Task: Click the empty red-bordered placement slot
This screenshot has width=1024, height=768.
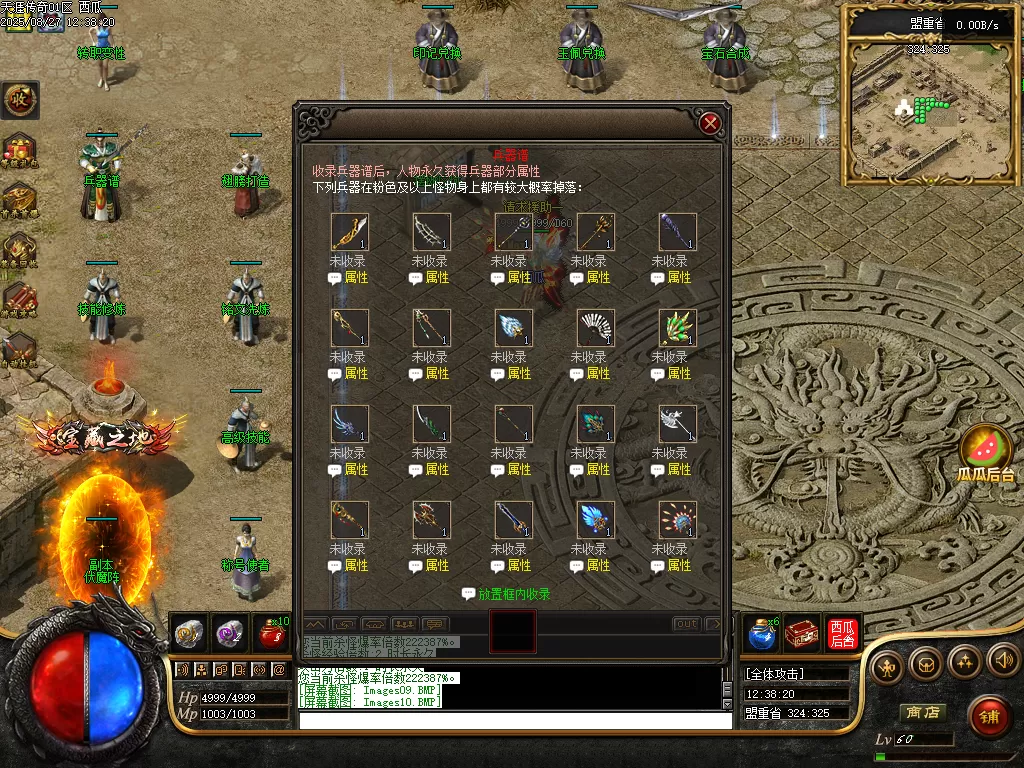Action: pyautogui.click(x=513, y=632)
